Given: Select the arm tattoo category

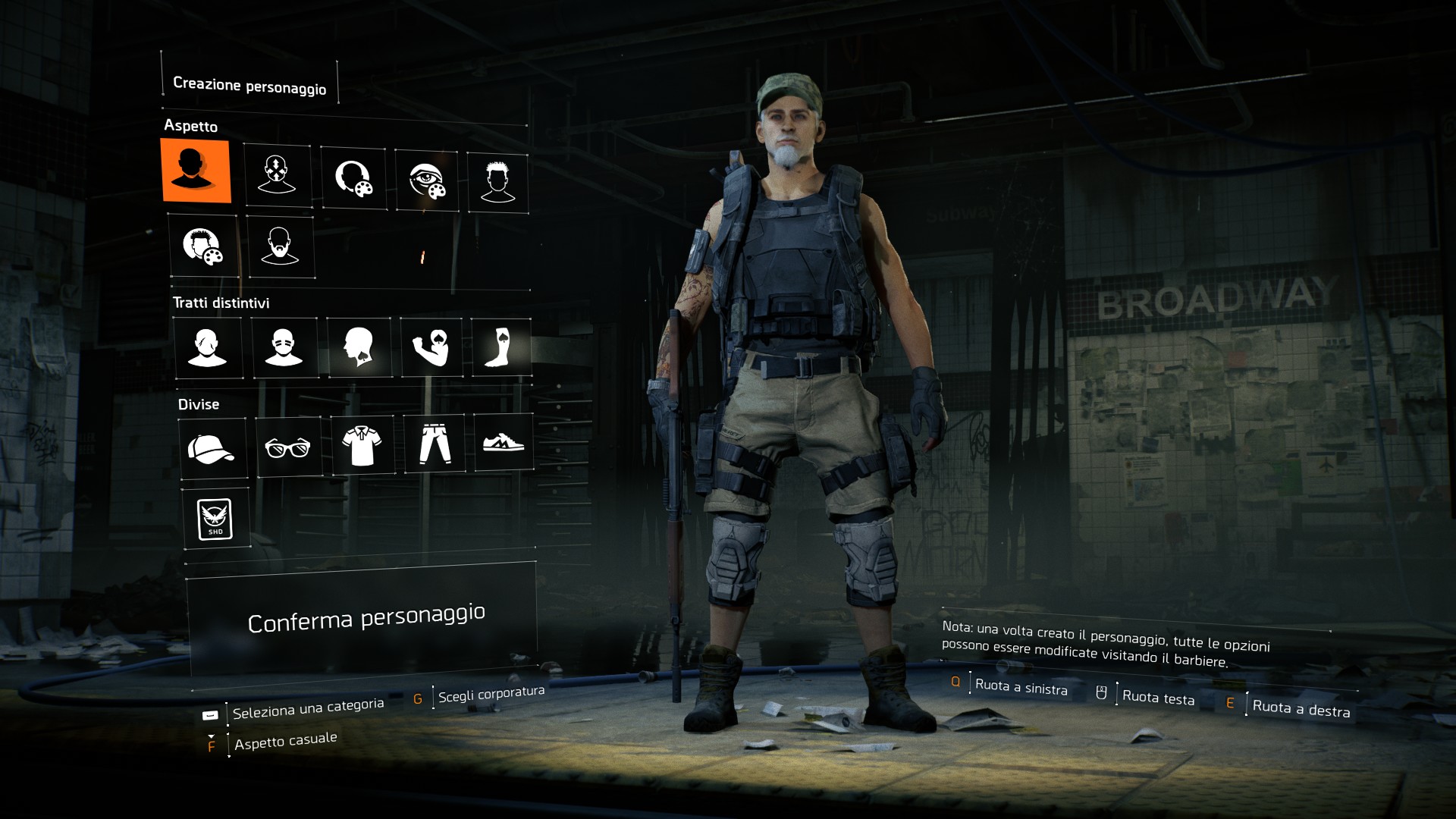Looking at the screenshot, I should pyautogui.click(x=431, y=347).
